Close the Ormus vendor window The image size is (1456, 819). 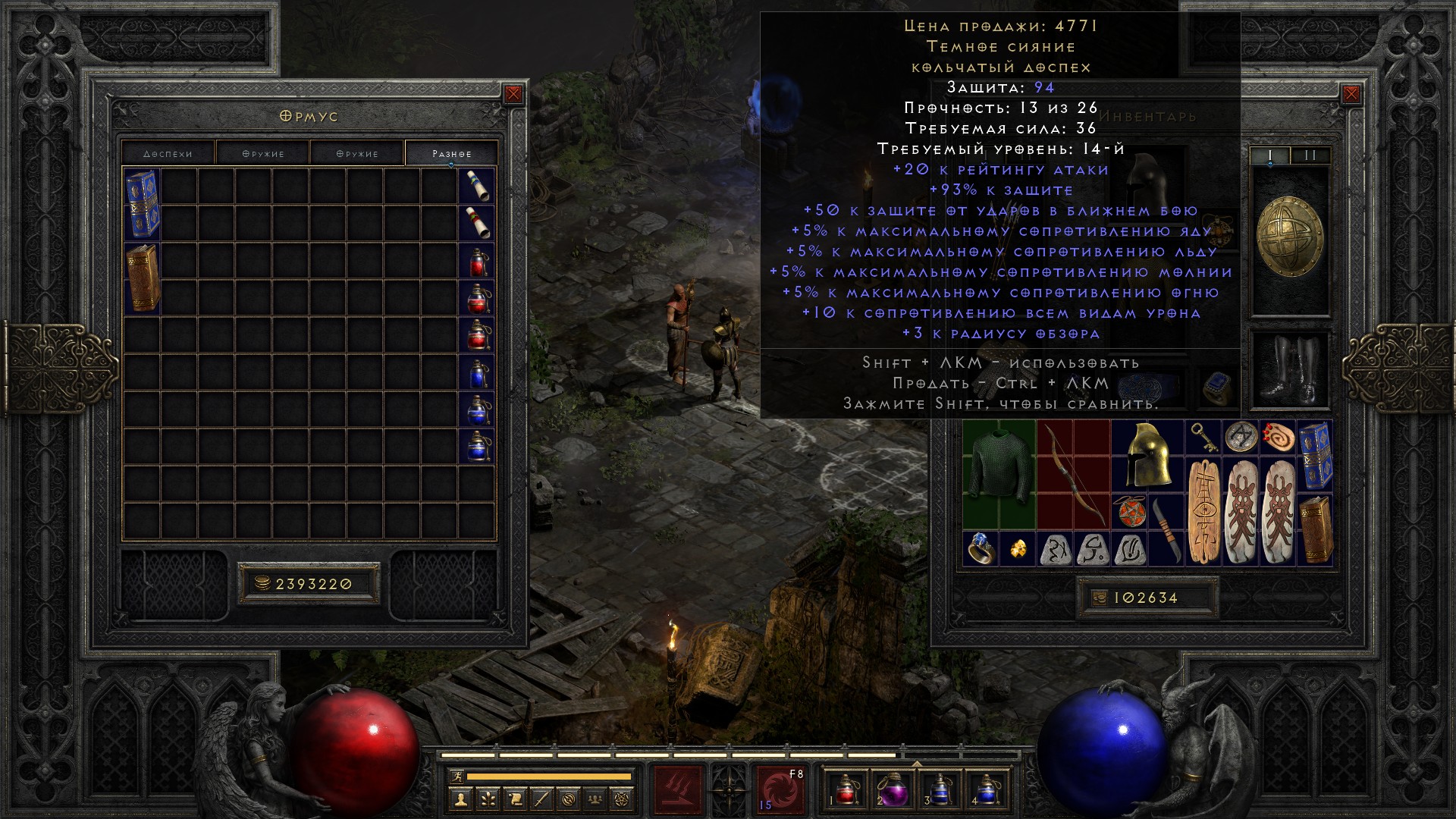pyautogui.click(x=513, y=94)
